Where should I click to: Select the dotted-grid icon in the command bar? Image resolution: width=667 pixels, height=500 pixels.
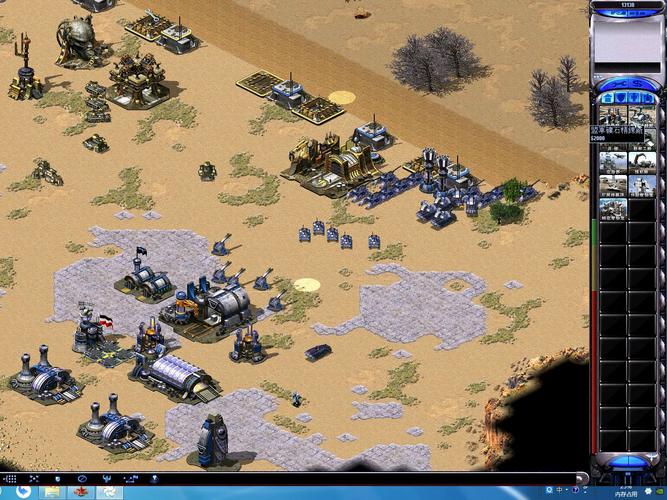pyautogui.click(x=9, y=479)
